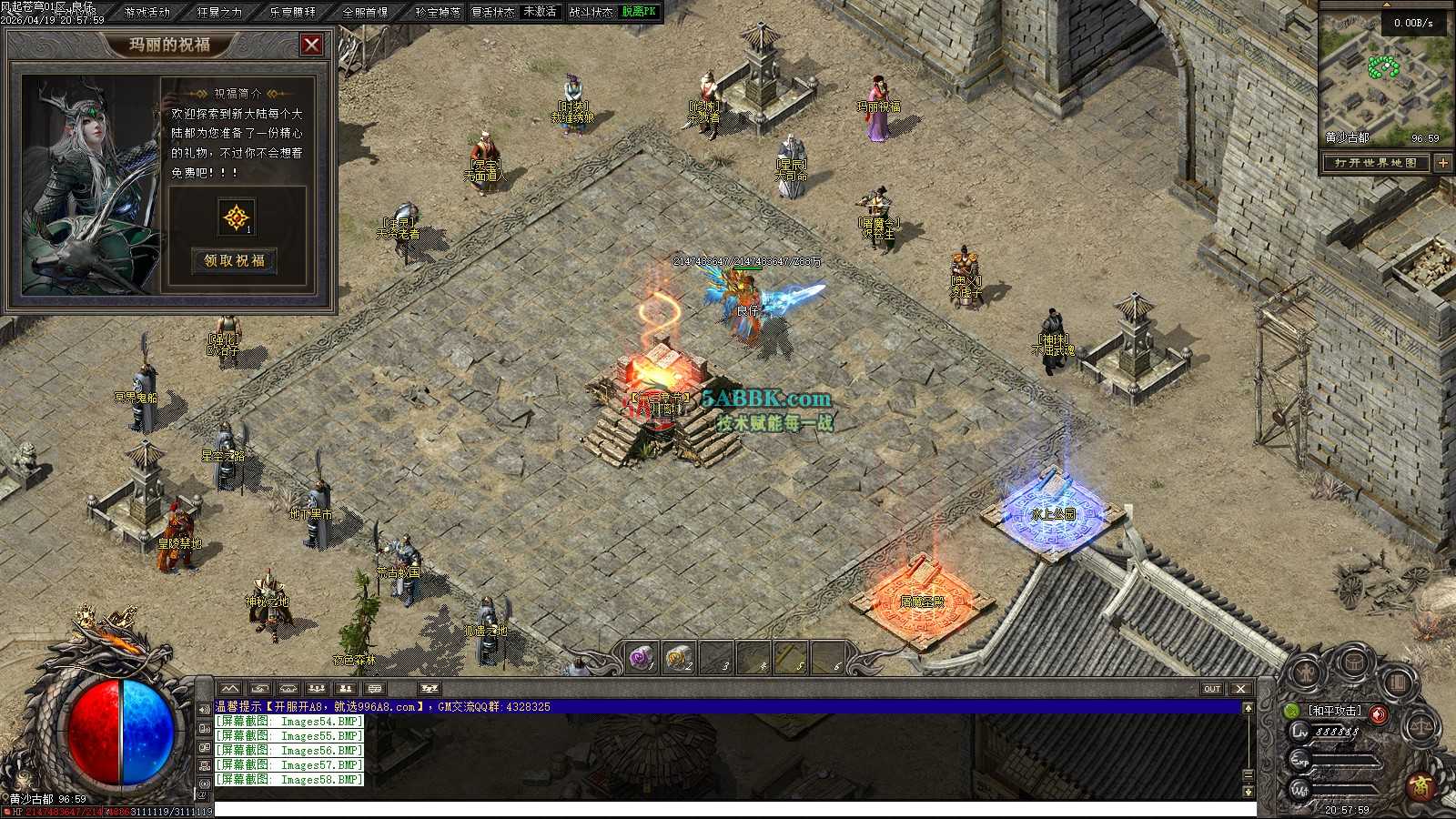Expand the minimap with the plus button

[1443, 163]
